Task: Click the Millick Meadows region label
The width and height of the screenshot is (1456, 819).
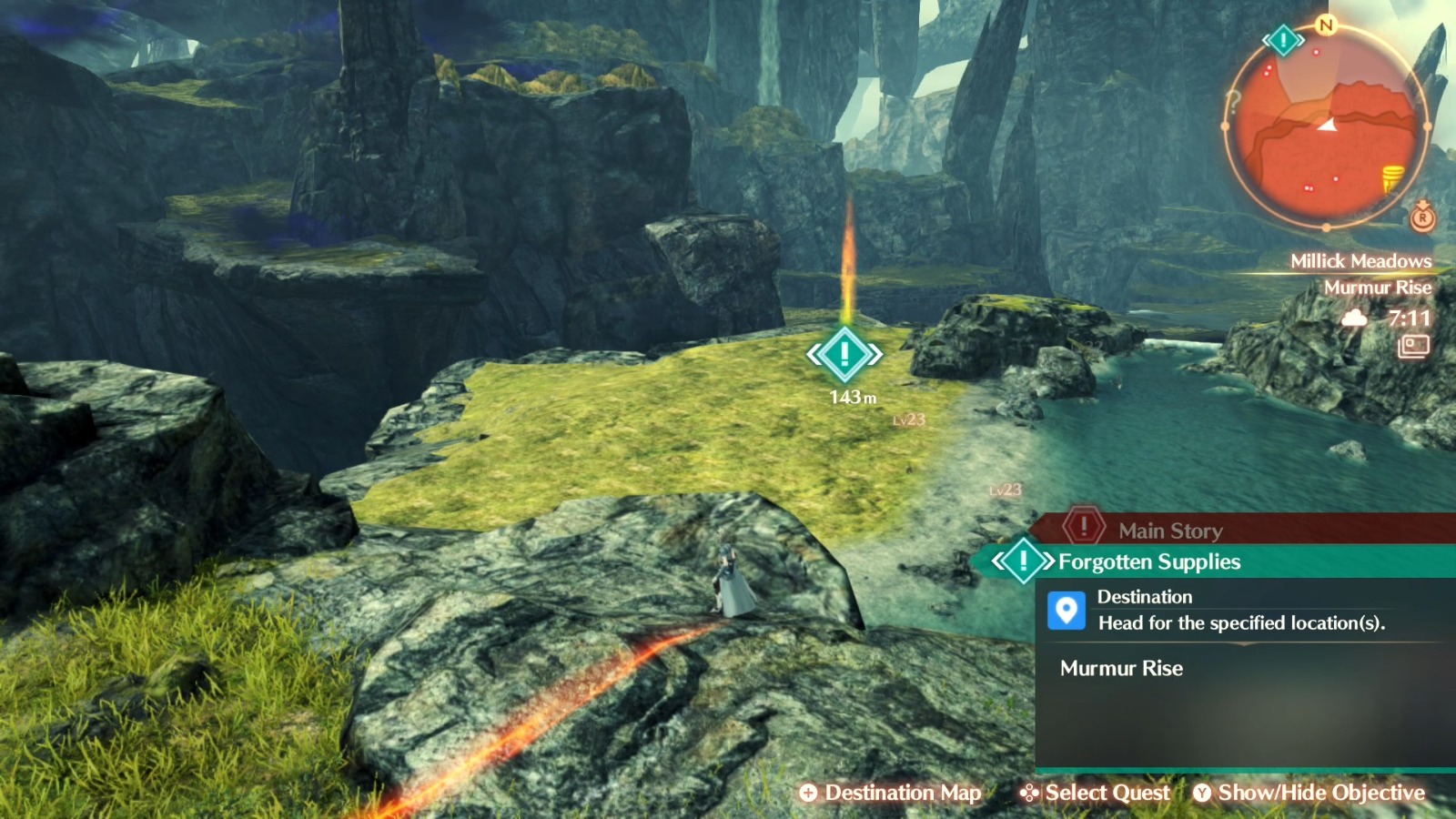Action: tap(1360, 260)
